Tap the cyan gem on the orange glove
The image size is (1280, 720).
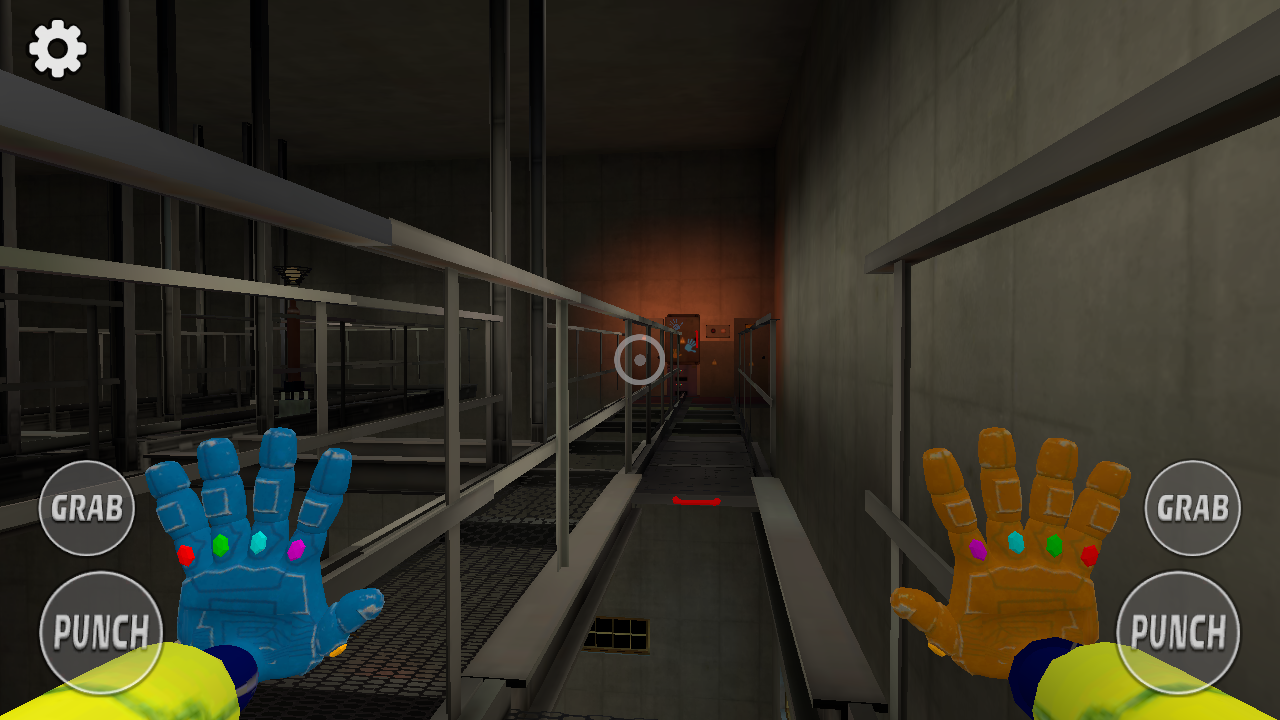click(1015, 543)
